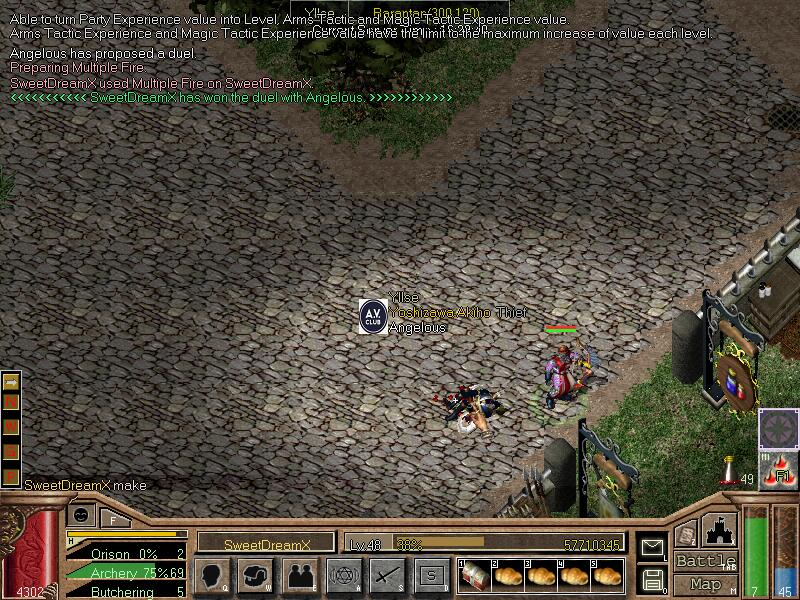
Task: Open the Map button
Action: 706,583
